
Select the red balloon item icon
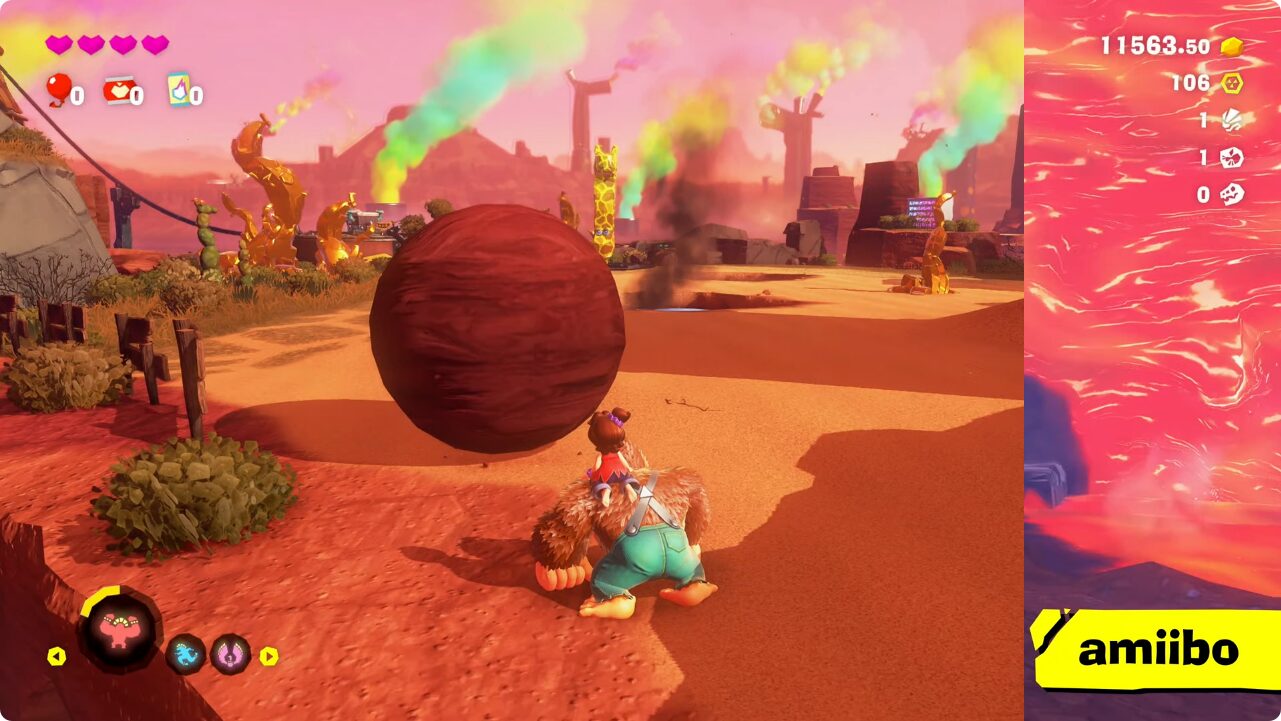pos(58,90)
